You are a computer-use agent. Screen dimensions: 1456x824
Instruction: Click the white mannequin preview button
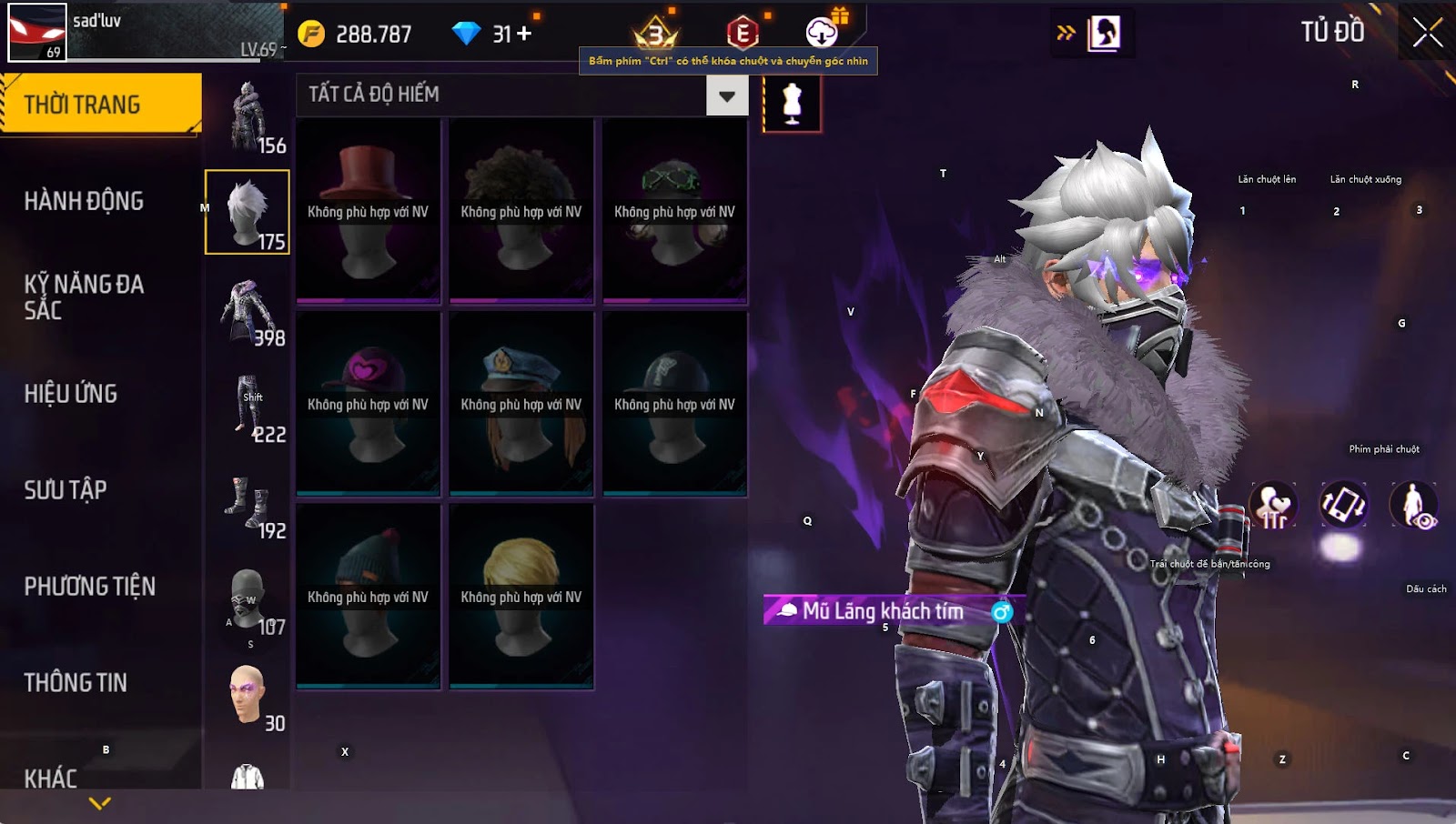coord(792,104)
